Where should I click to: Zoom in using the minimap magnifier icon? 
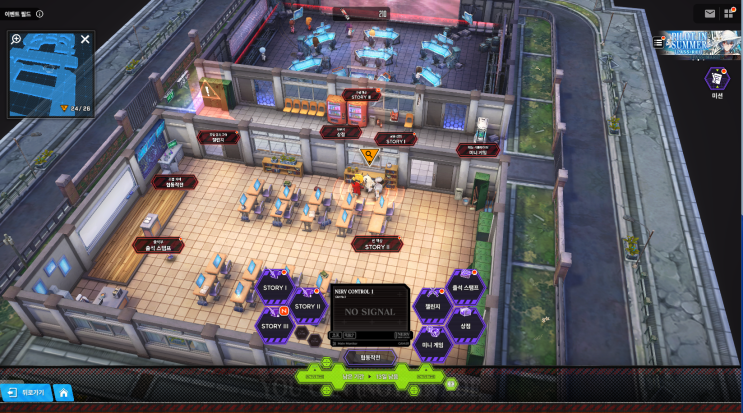(16, 40)
